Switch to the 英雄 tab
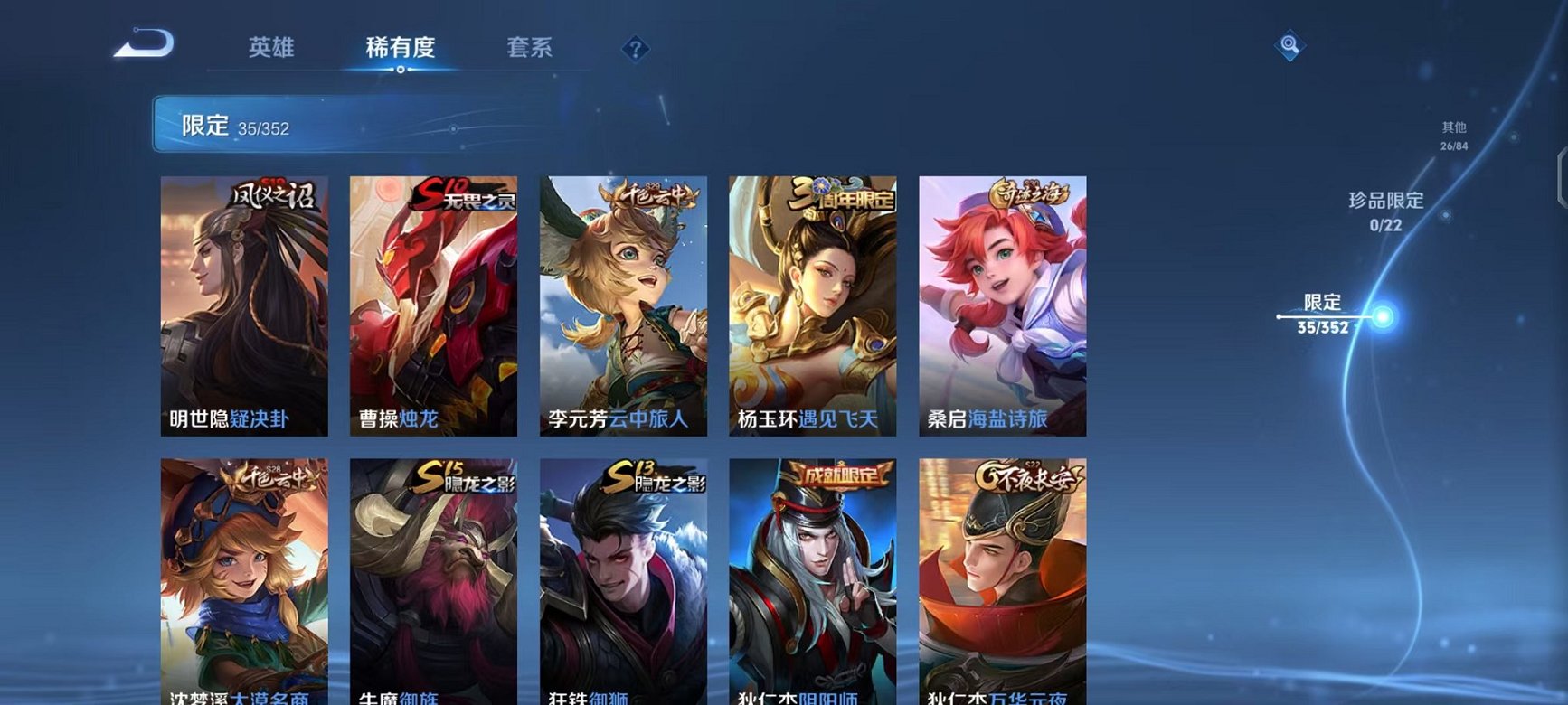This screenshot has width=1568, height=705. [x=272, y=49]
